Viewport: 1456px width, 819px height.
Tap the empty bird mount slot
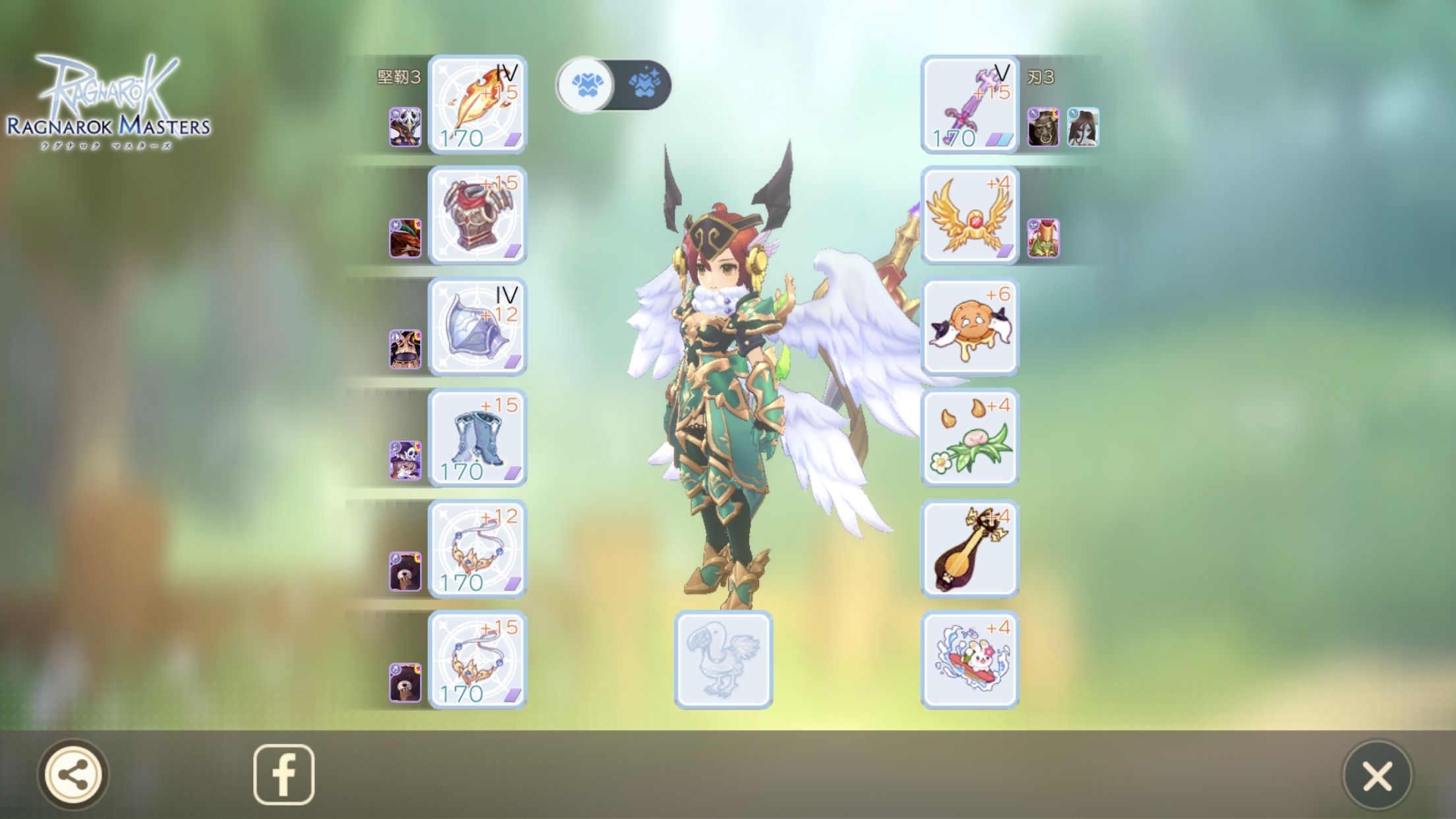click(723, 660)
